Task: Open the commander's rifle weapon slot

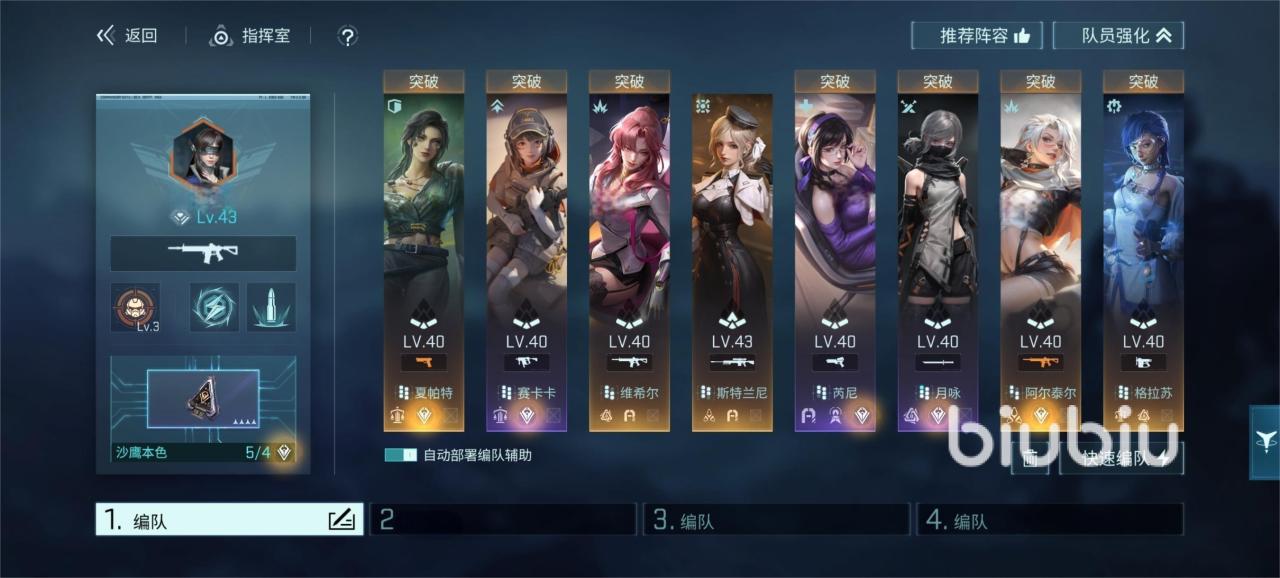Action: click(x=203, y=253)
